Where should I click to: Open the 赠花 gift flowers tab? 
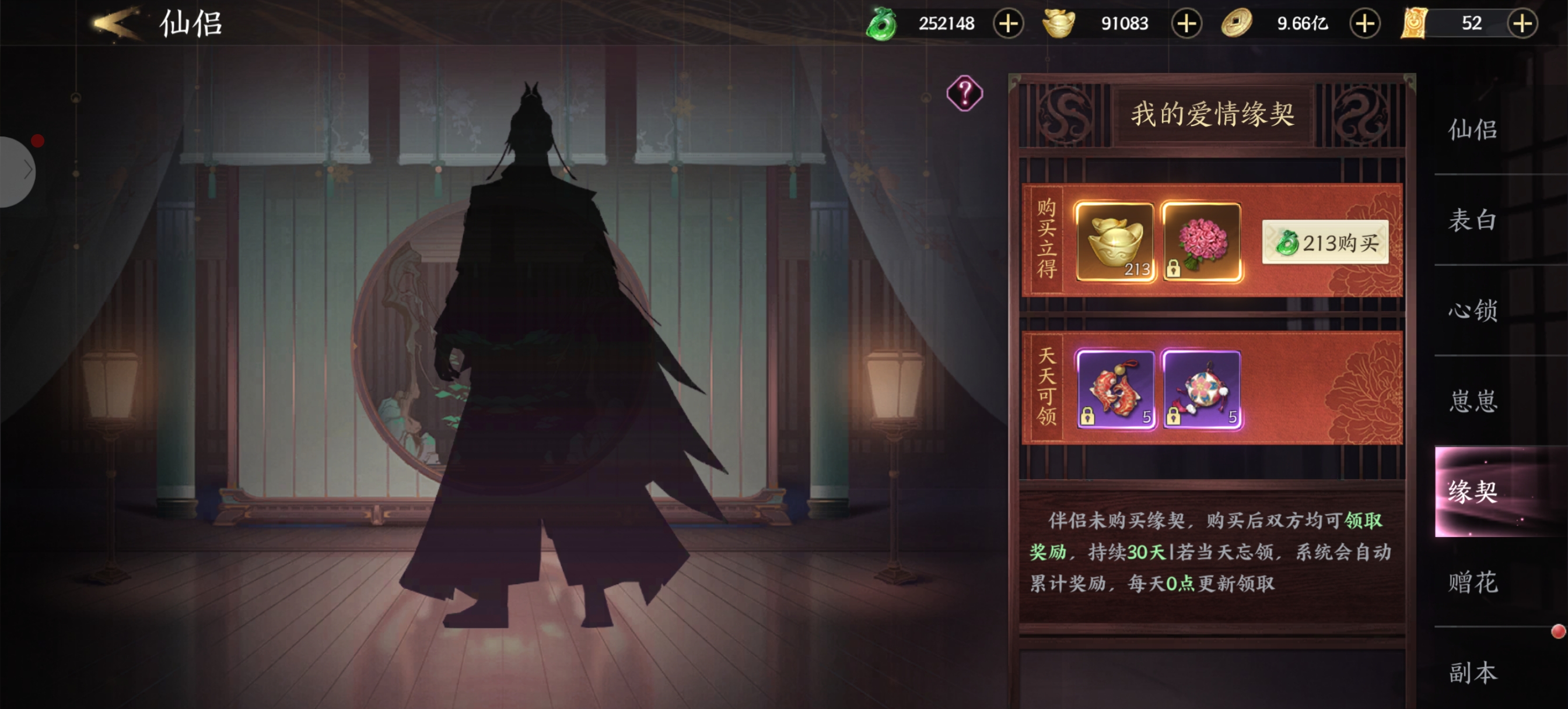tap(1472, 582)
